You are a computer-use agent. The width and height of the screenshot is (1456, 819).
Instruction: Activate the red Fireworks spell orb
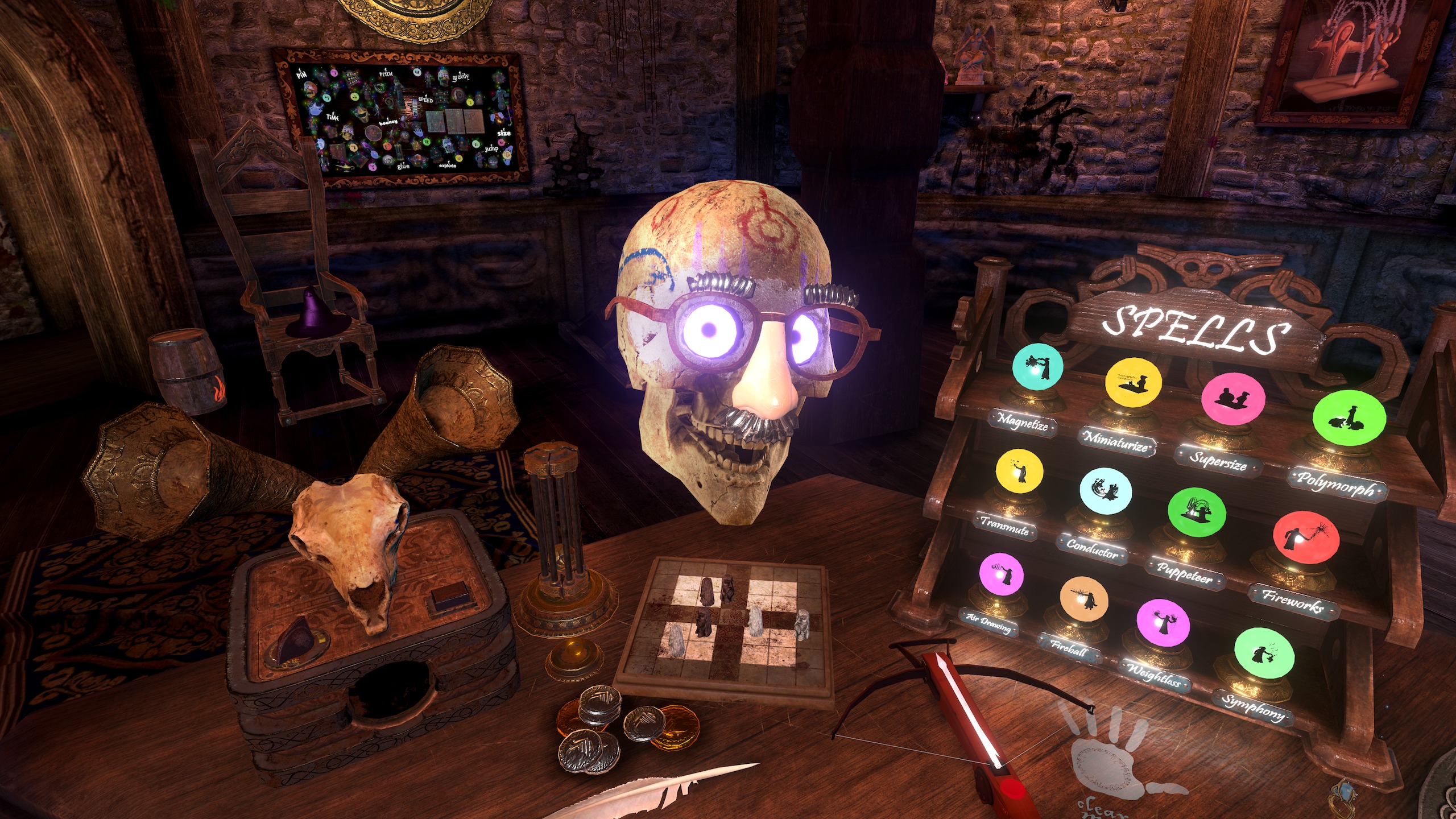pyautogui.click(x=1305, y=538)
